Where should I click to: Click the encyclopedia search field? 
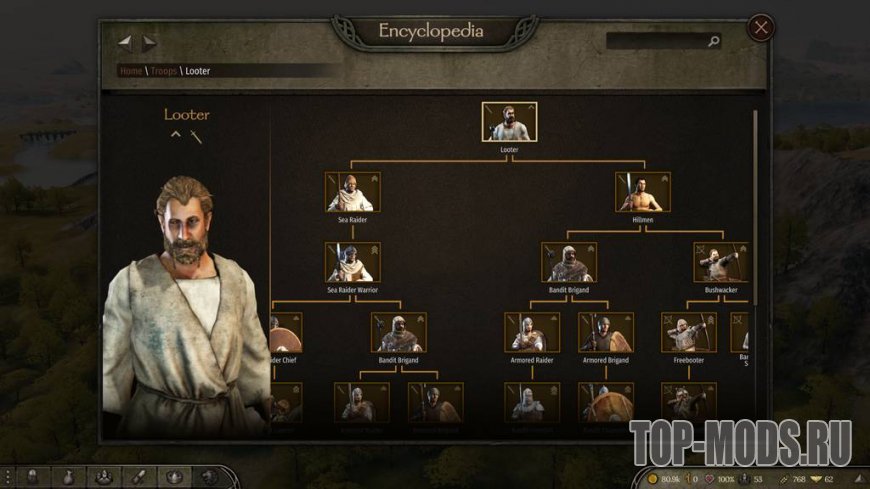pos(657,42)
